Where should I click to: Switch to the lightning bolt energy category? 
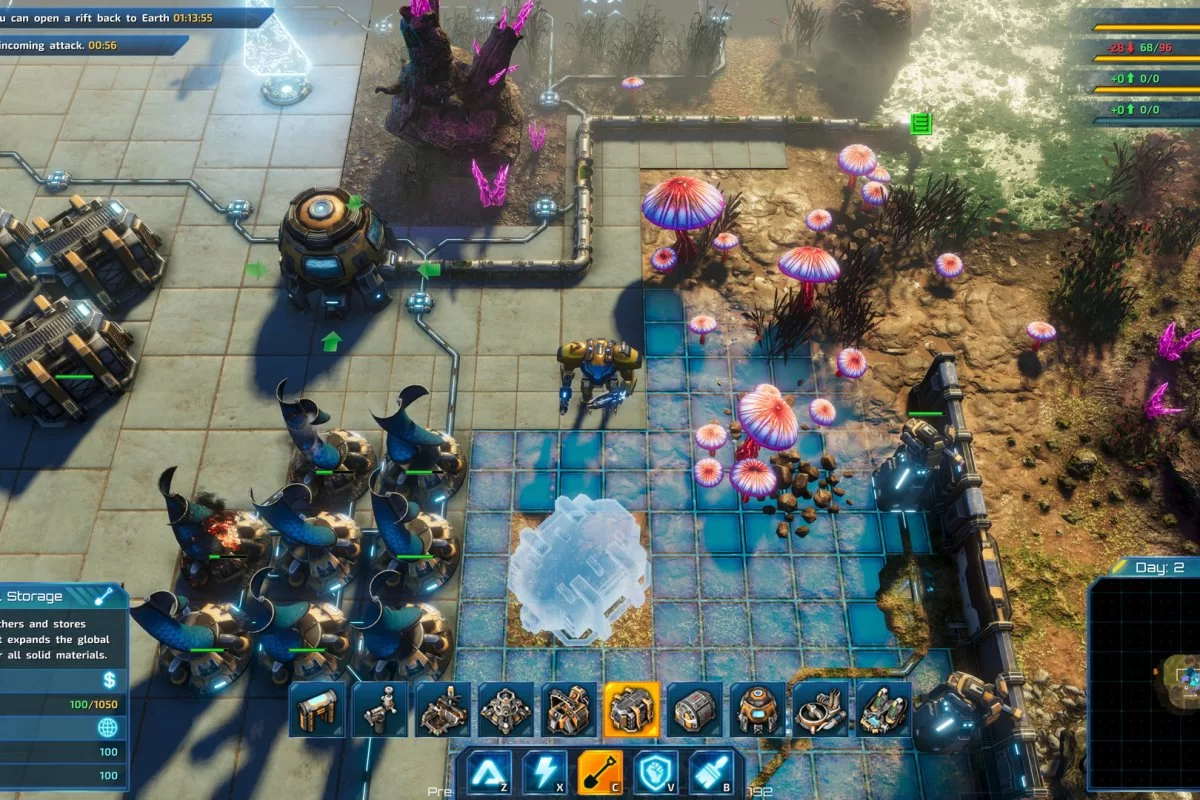point(545,772)
